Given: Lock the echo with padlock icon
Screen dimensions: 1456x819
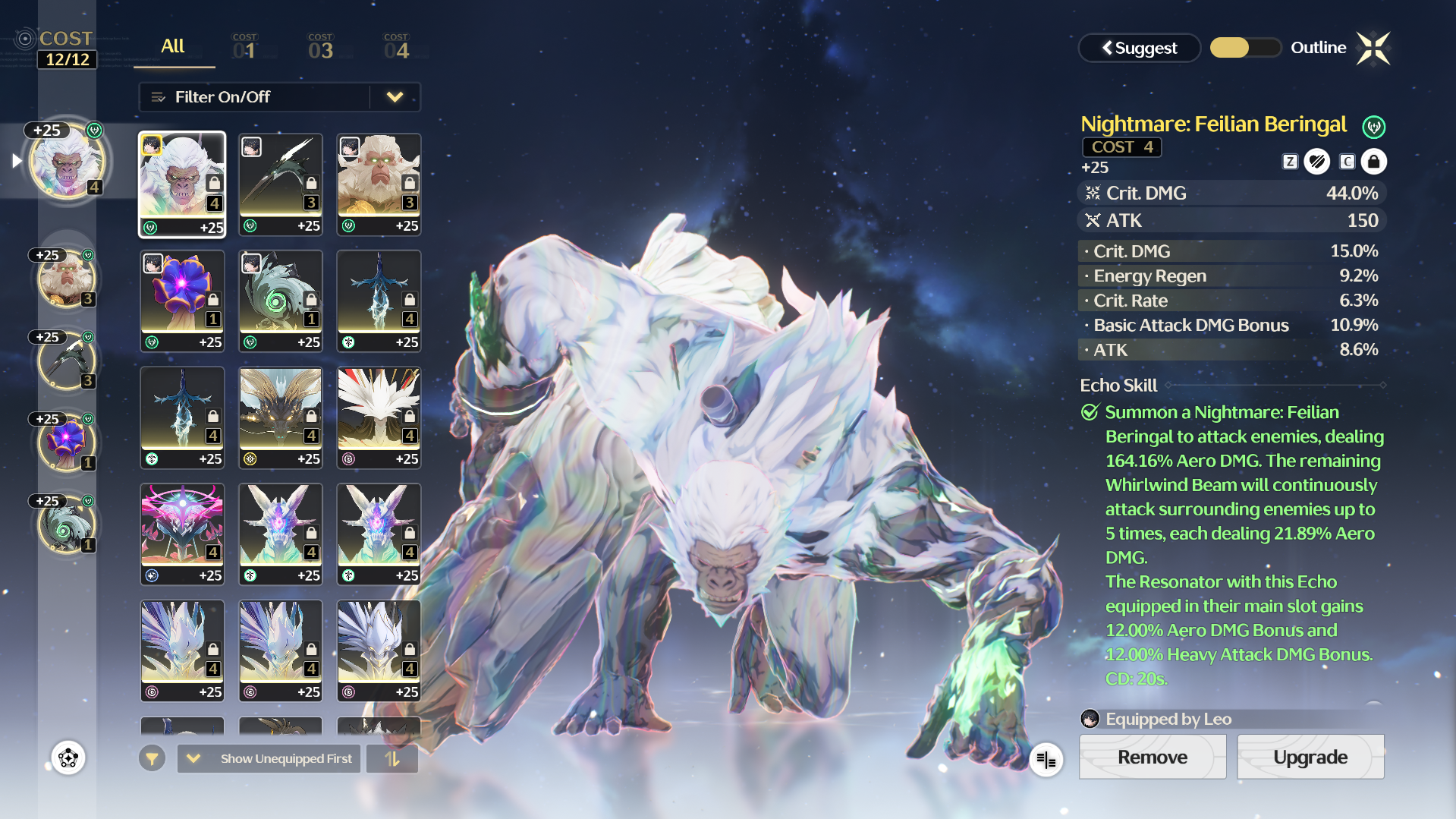Looking at the screenshot, I should 1373,162.
